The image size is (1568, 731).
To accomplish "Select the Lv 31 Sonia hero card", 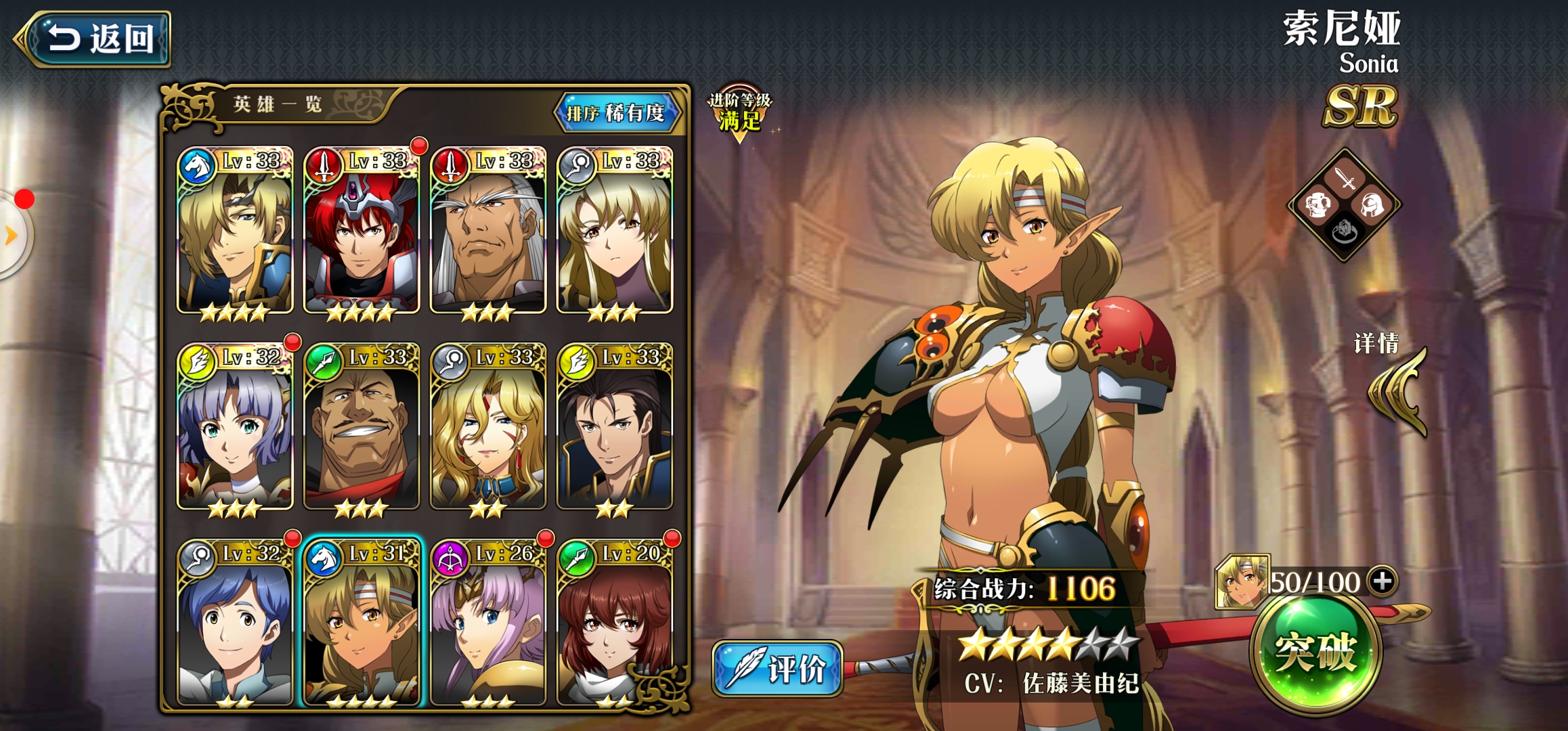I will [x=362, y=623].
